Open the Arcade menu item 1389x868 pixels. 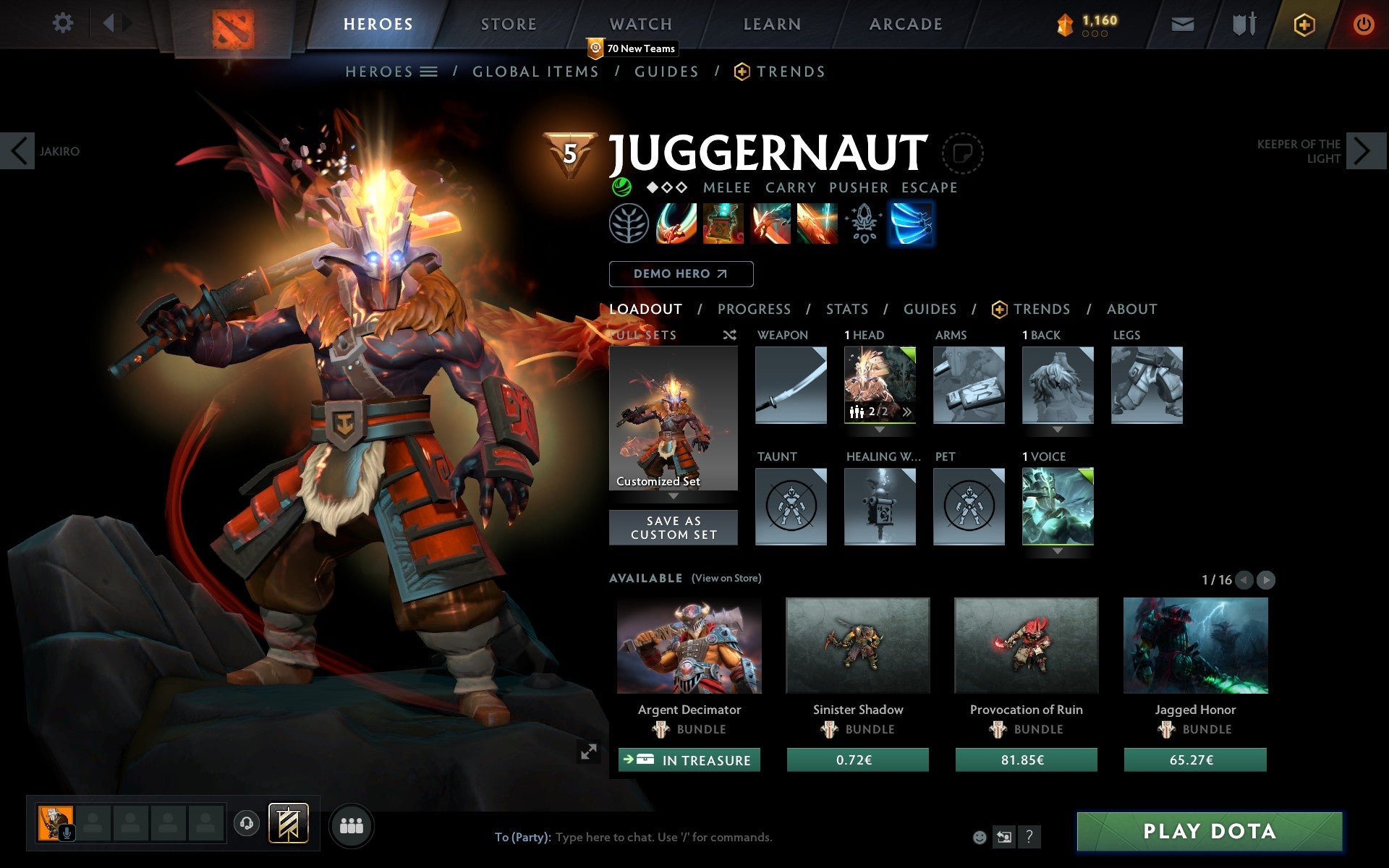pos(905,23)
